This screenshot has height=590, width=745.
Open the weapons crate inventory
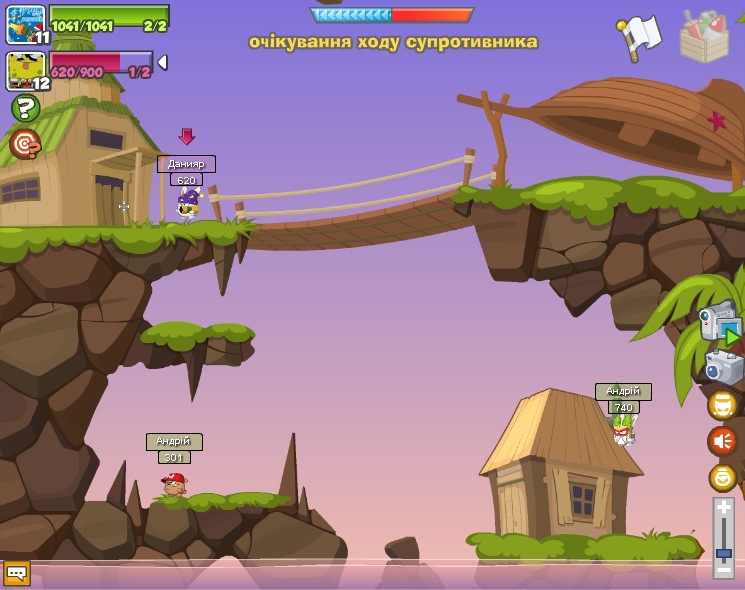(704, 37)
